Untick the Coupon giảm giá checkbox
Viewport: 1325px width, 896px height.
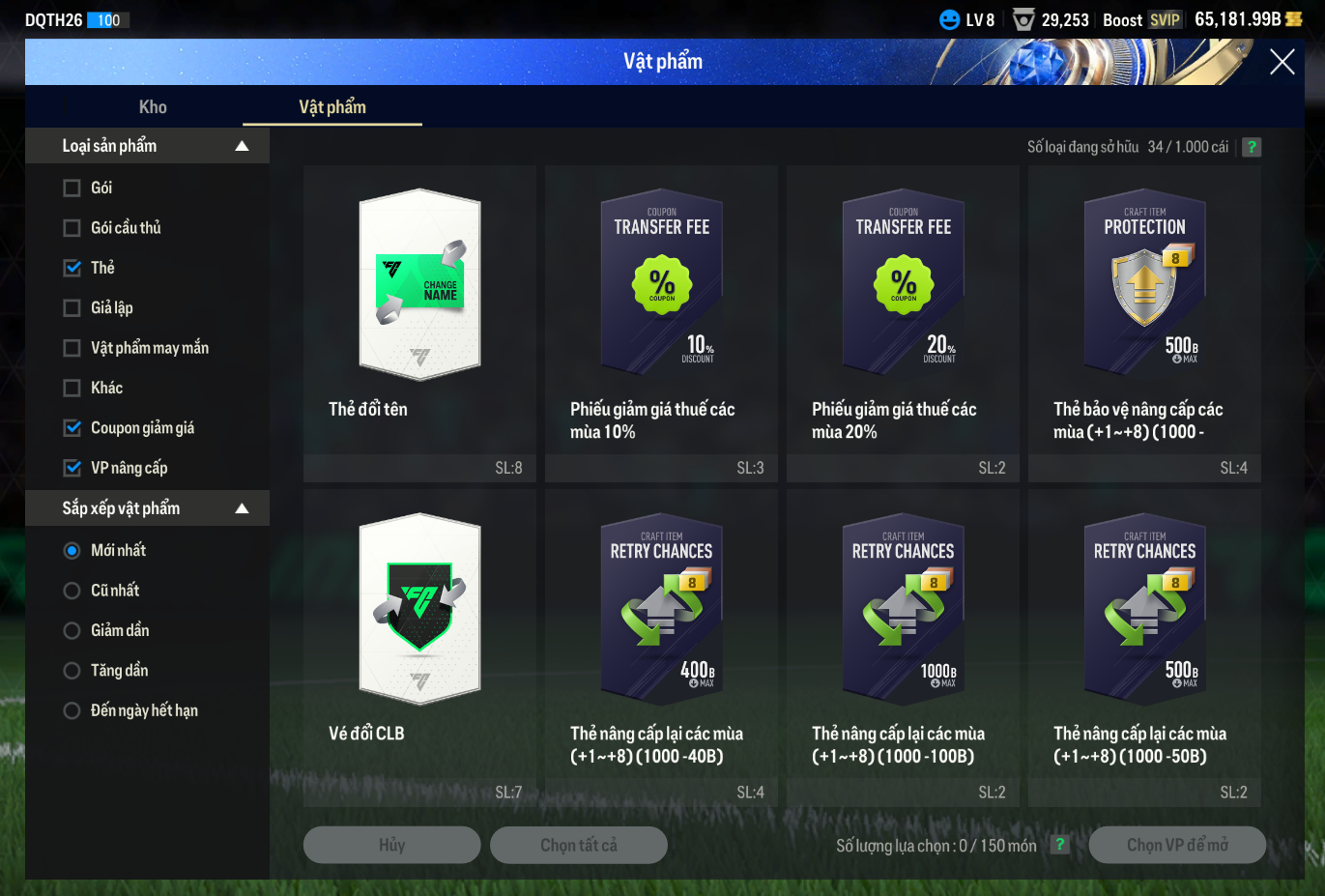[x=72, y=427]
